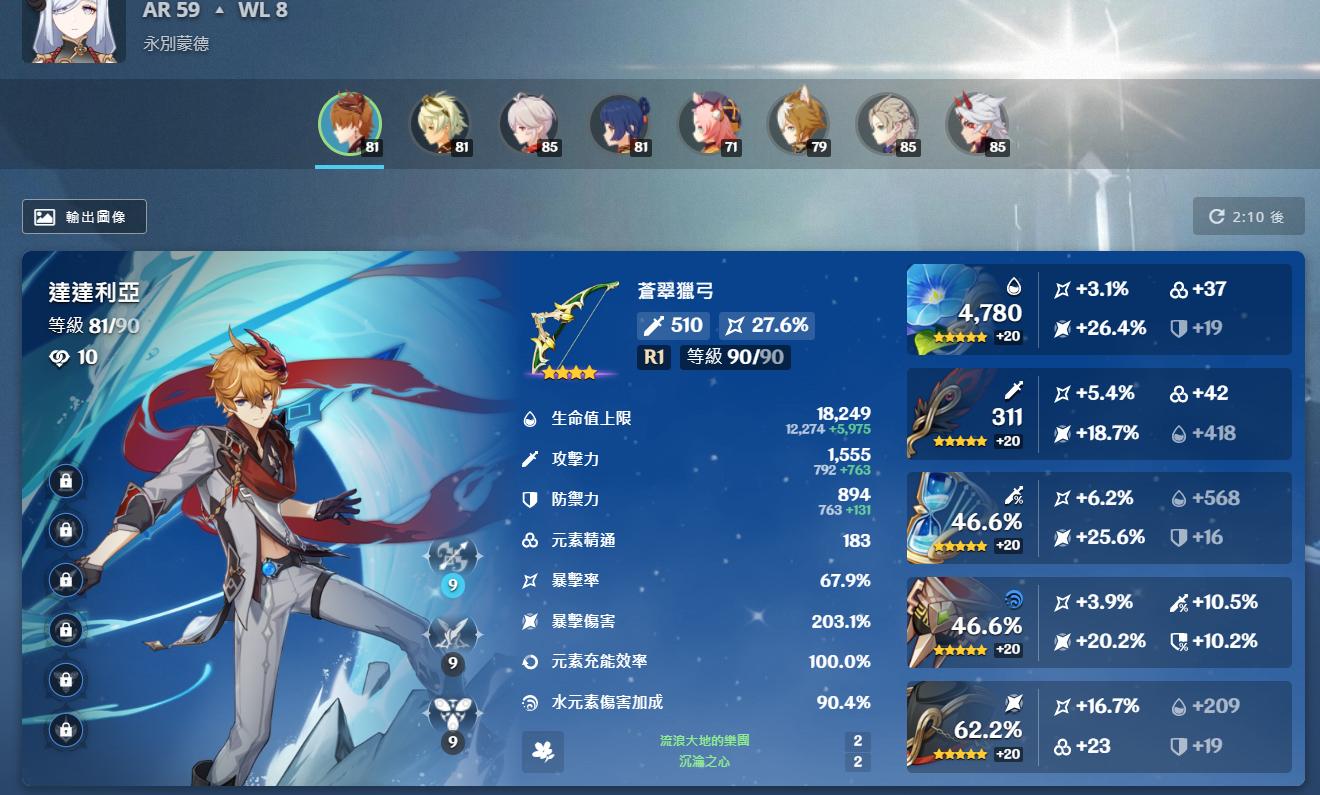
Task: Click the normal attack talent icon
Action: click(x=452, y=558)
